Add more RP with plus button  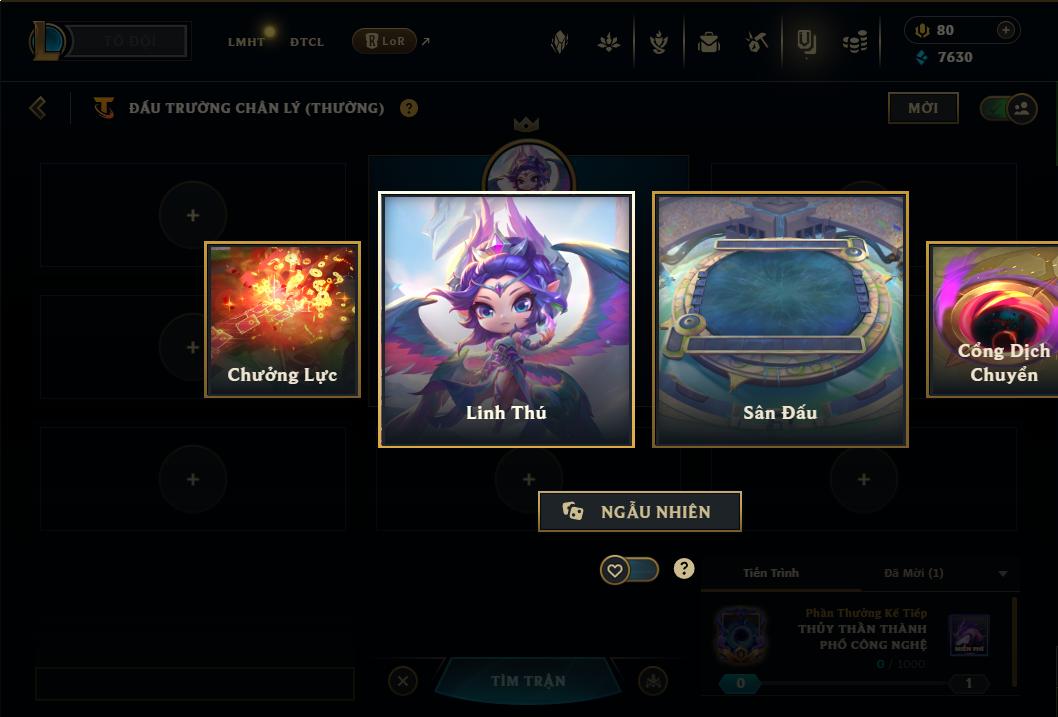(x=1005, y=30)
